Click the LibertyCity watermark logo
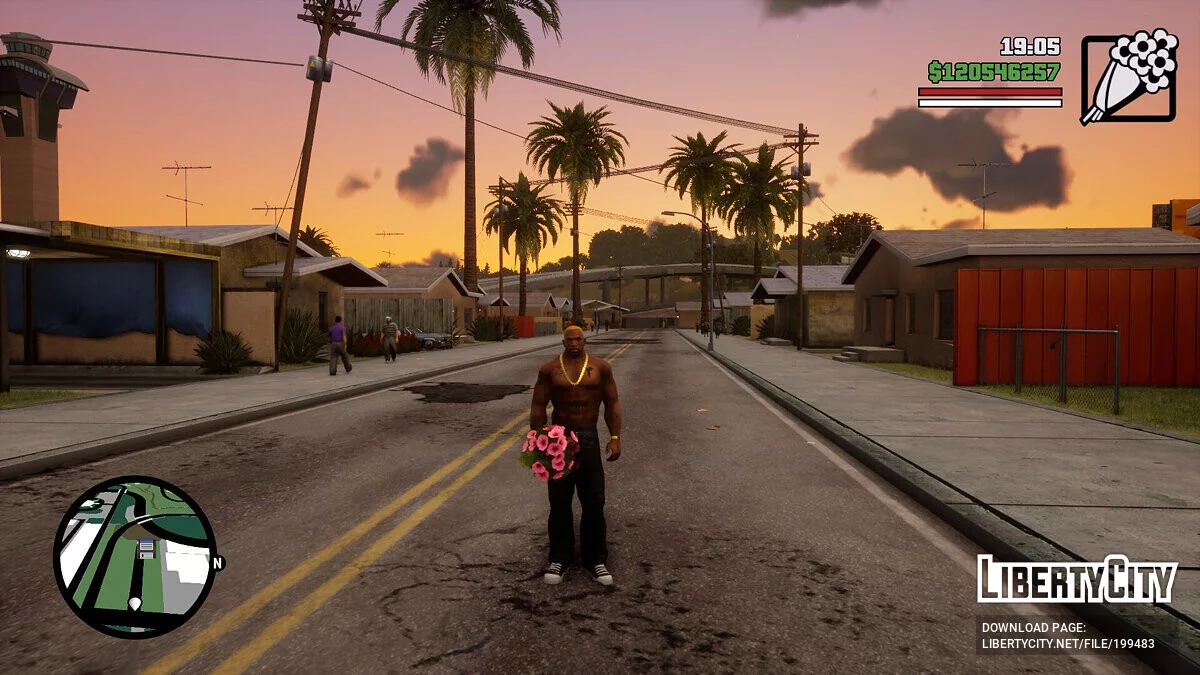This screenshot has width=1200, height=675. [1076, 579]
